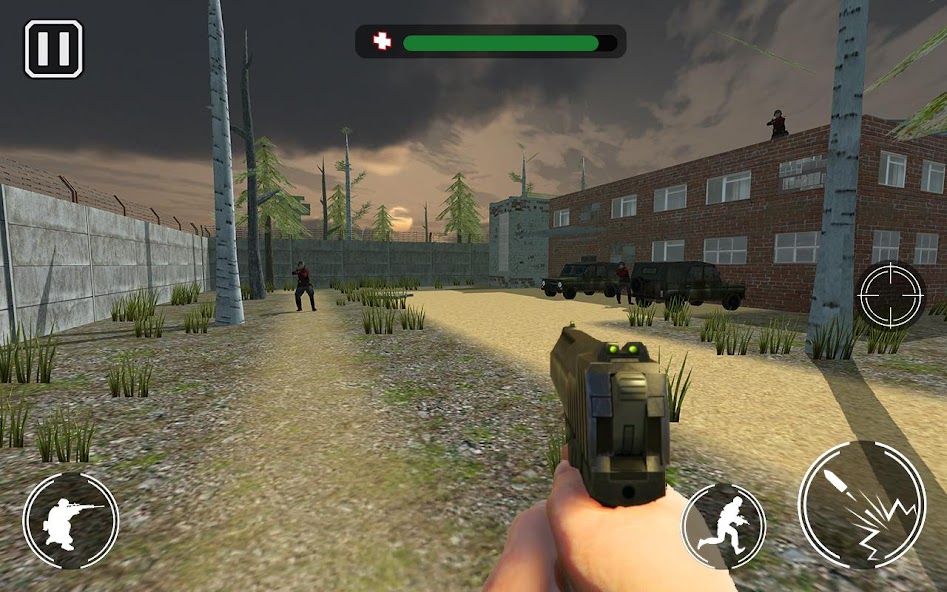947x592 pixels.
Task: Pause the game with the pause button
Action: coord(53,49)
